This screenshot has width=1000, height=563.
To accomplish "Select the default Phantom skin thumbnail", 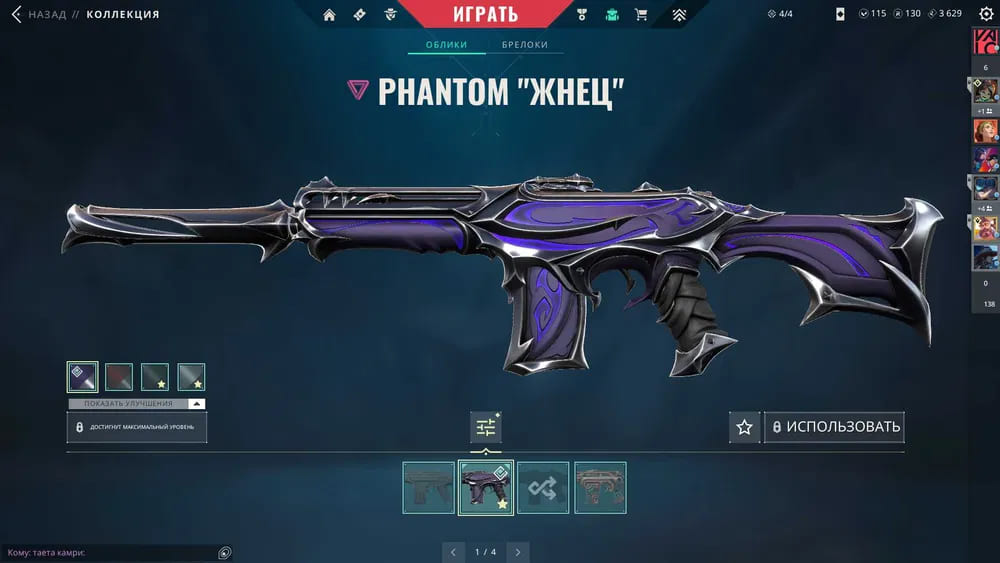I will click(x=428, y=487).
